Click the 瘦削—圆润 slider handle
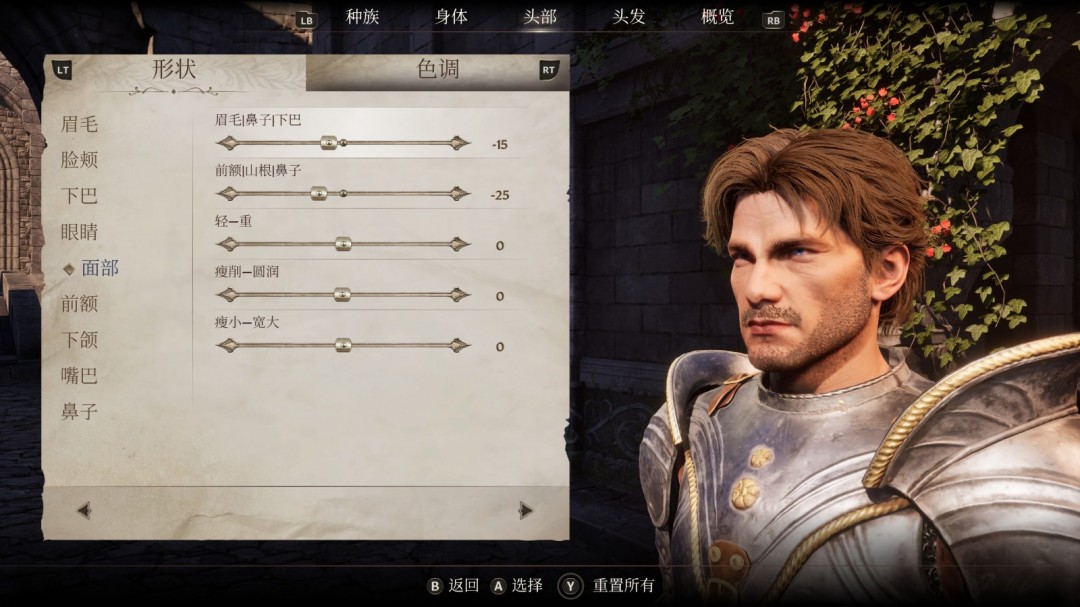Viewport: 1080px width, 607px height. [x=342, y=295]
